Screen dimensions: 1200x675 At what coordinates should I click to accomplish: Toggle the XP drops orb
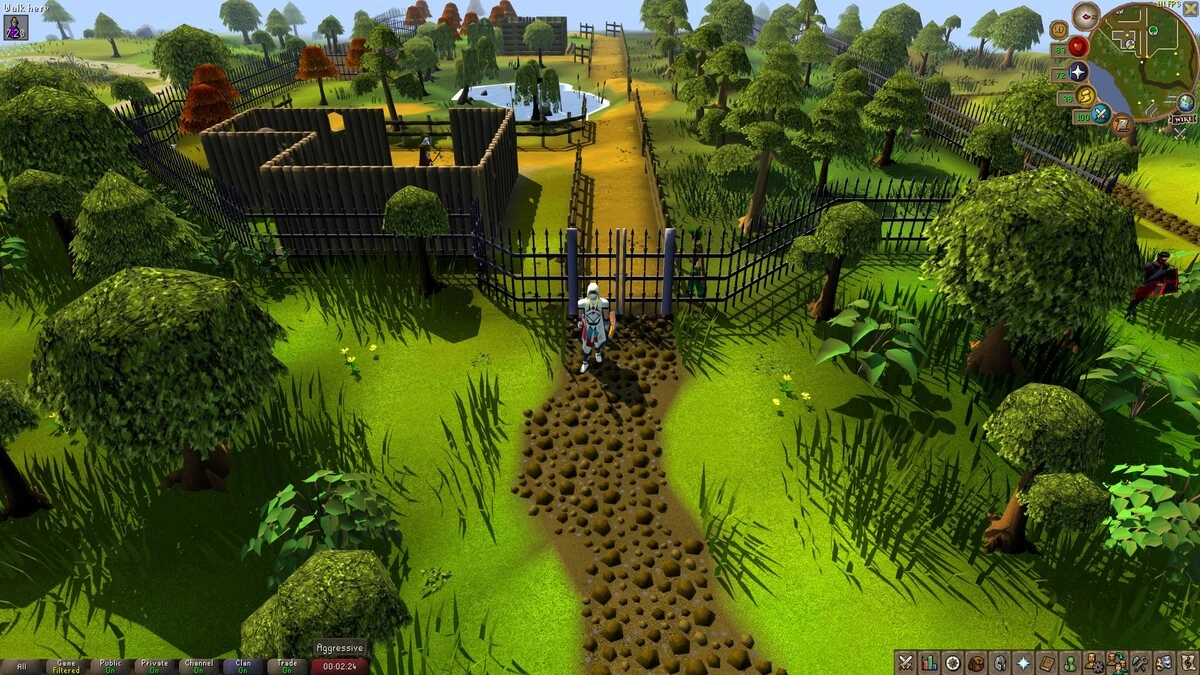(x=1058, y=28)
